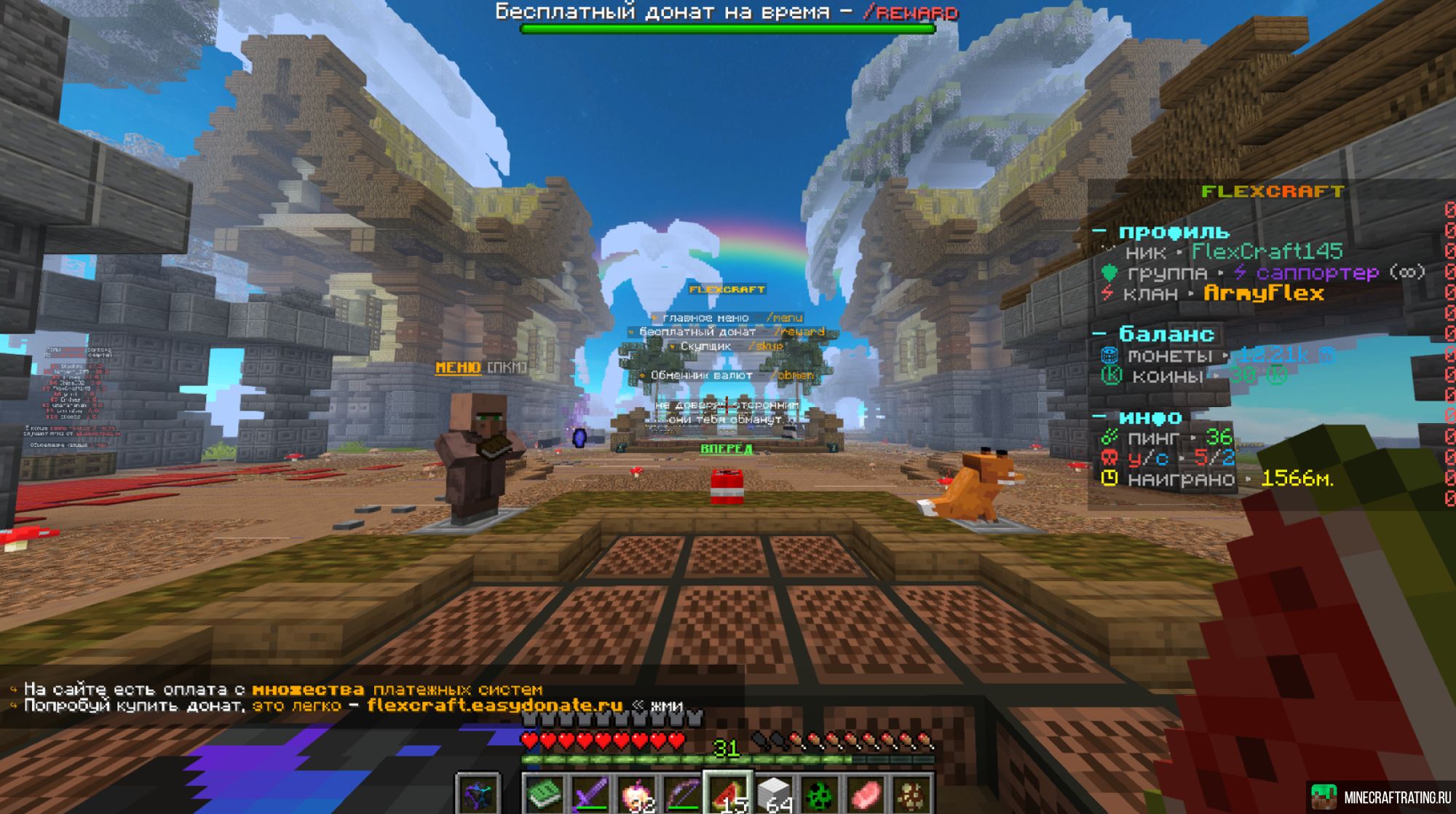Viewport: 1456px width, 814px height.
Task: Click the red skull icon beside у/с
Action: coord(1109,458)
